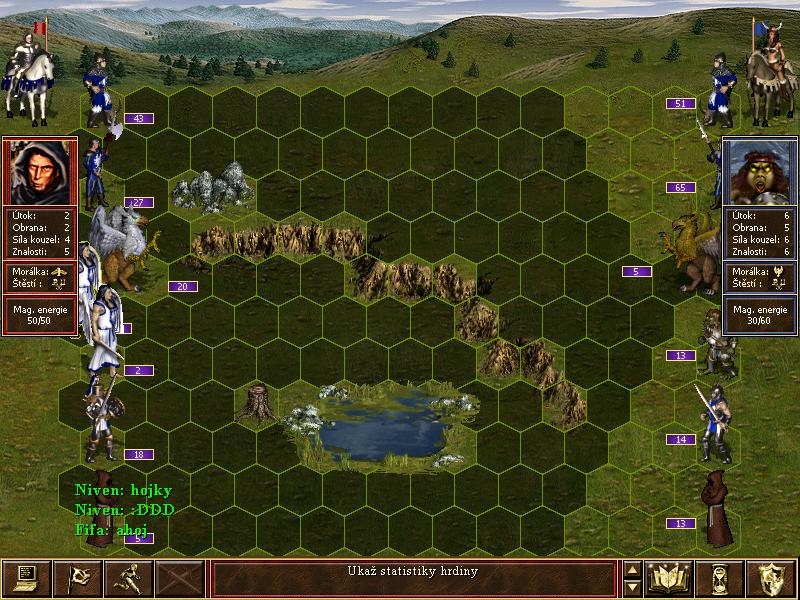Click the combat log message bar
Image resolution: width=800 pixels, height=600 pixels.
coord(413,578)
